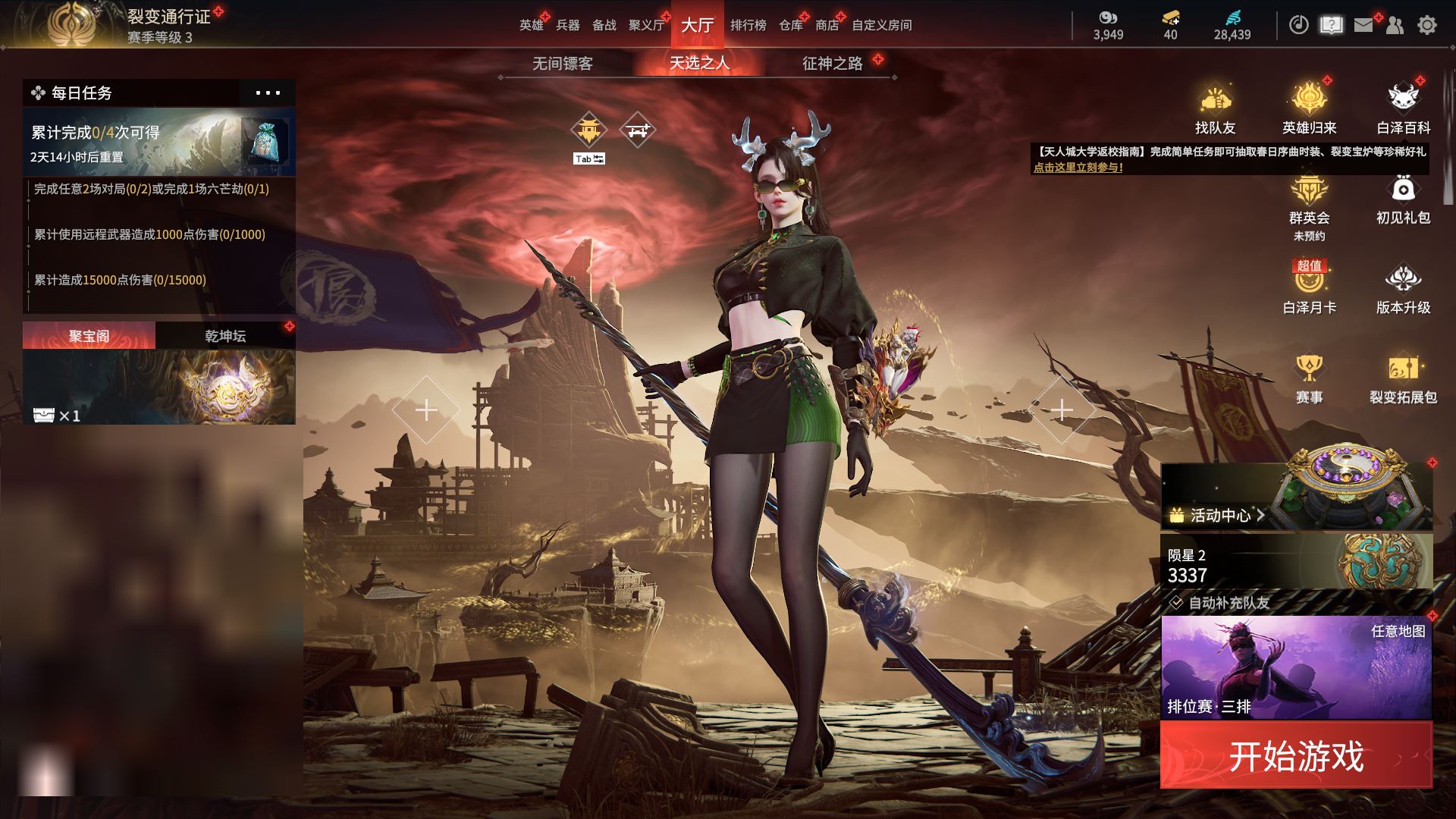Go to the 排行榜 leaderboard
1456x819 pixels.
point(748,25)
